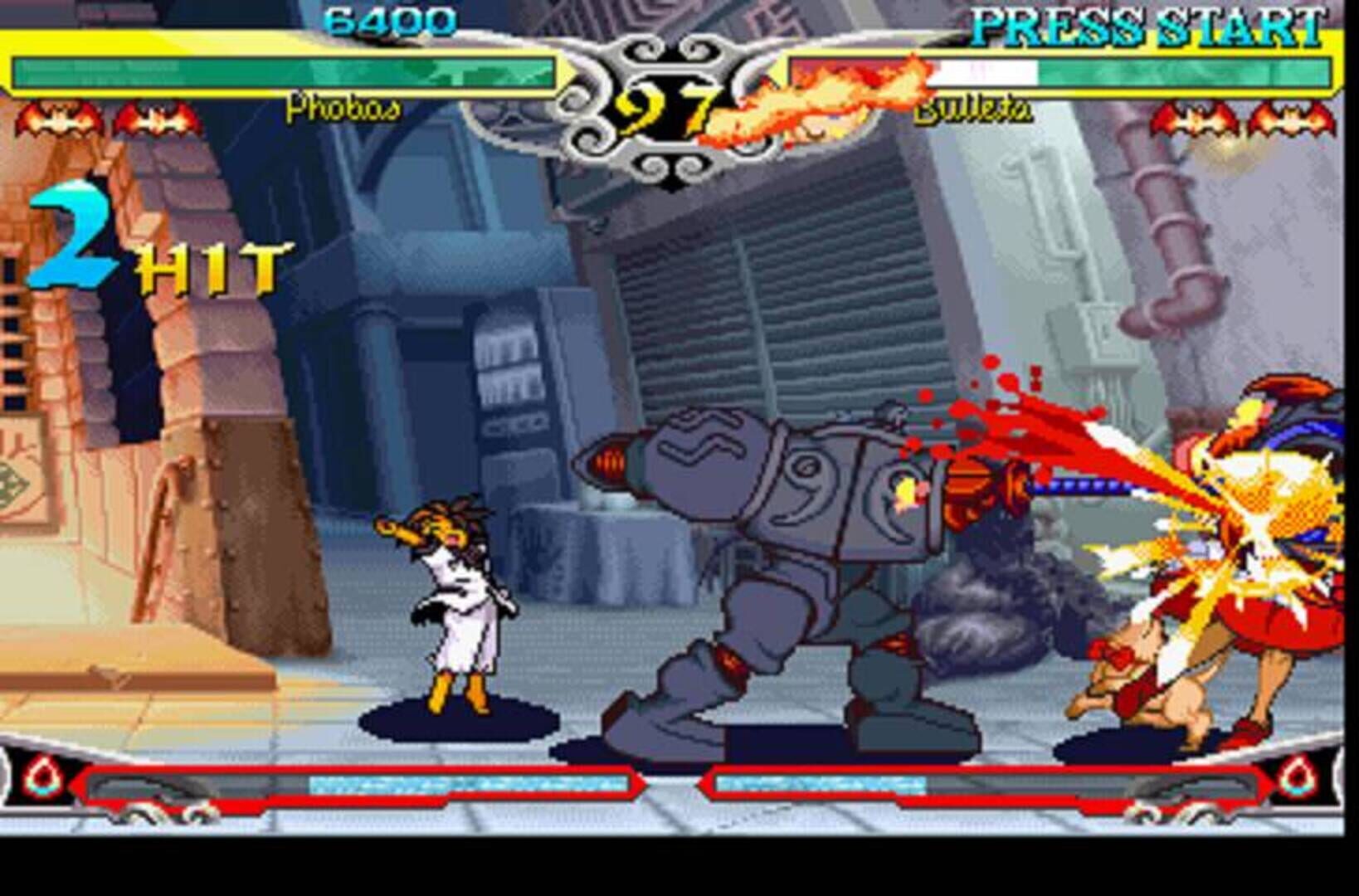Click the Bulleta name label
Image resolution: width=1359 pixels, height=896 pixels.
pyautogui.click(x=975, y=110)
